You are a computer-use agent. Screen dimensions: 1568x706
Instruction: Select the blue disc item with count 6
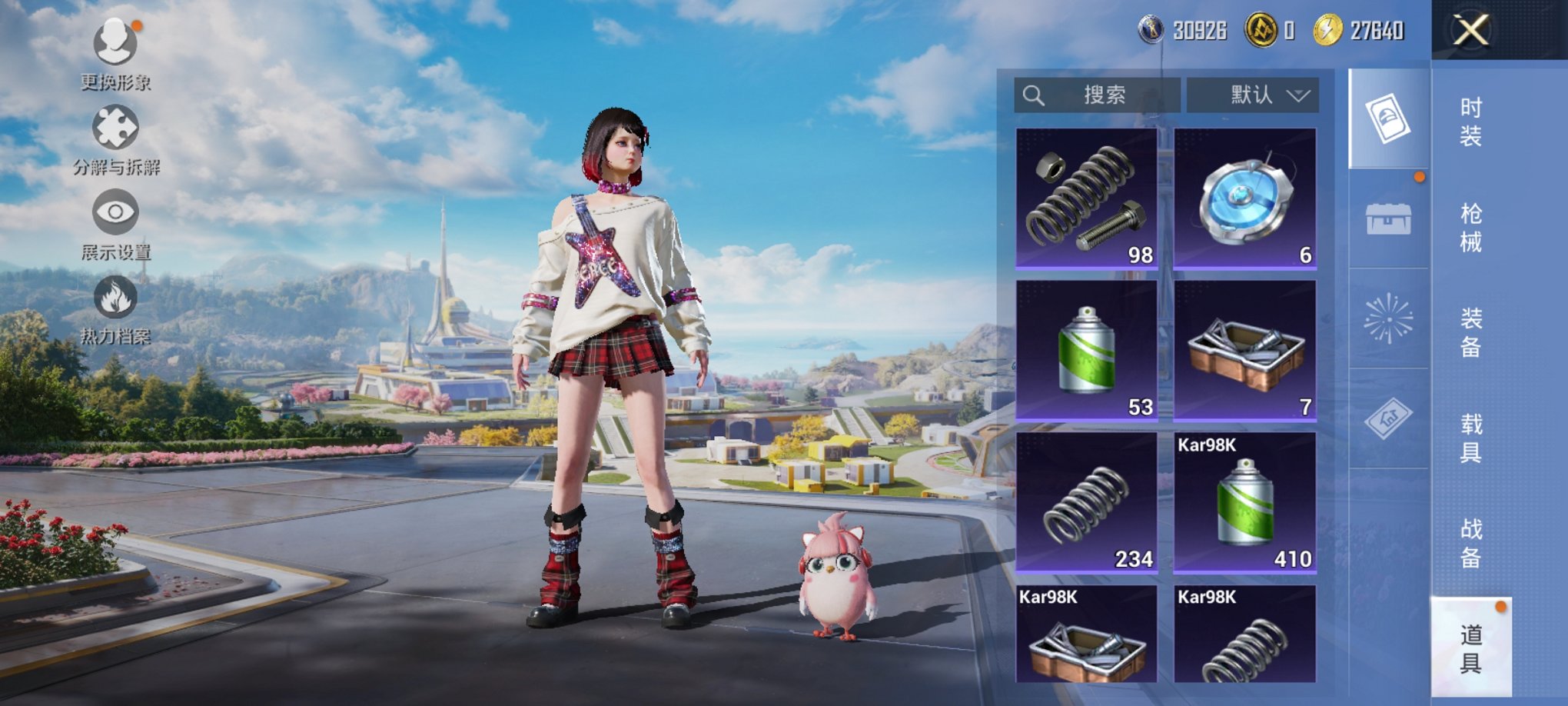[1244, 198]
